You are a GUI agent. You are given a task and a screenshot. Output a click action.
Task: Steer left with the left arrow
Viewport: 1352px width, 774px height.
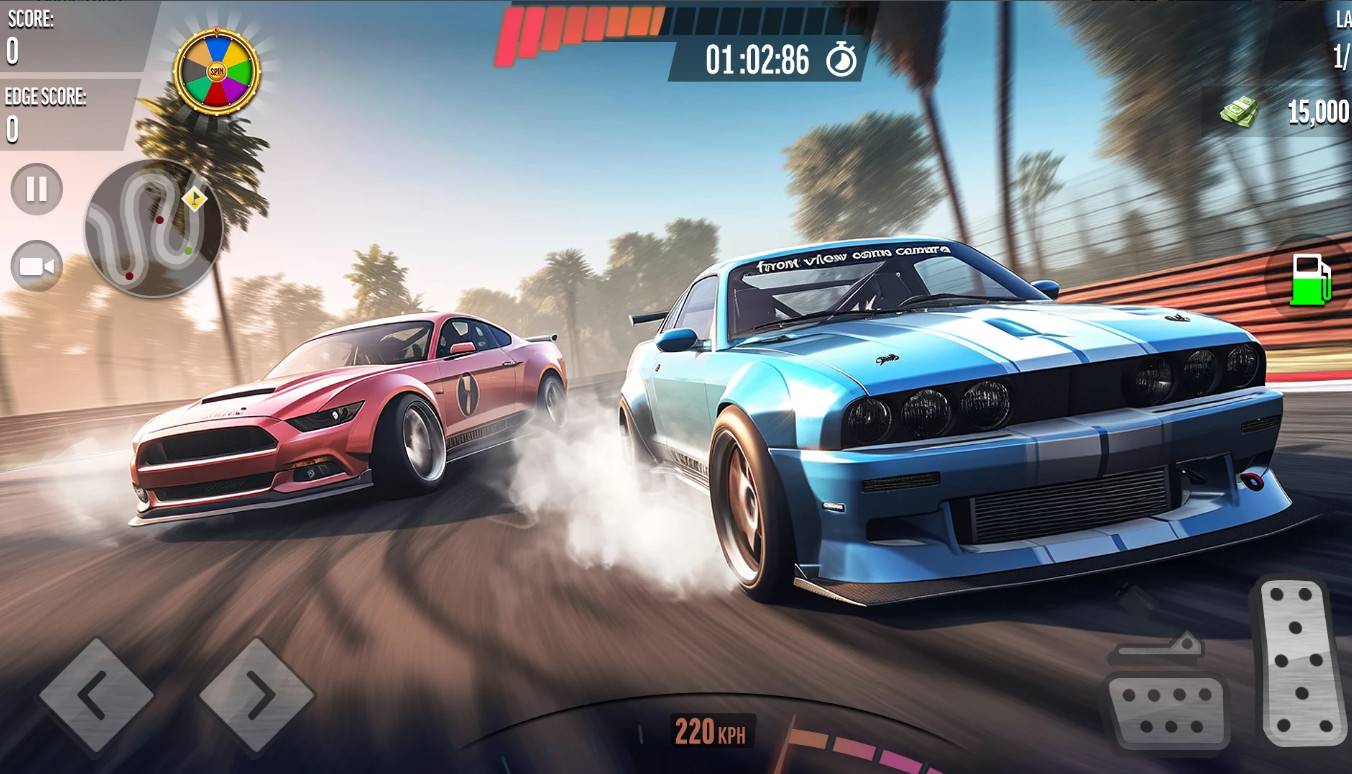[x=96, y=695]
